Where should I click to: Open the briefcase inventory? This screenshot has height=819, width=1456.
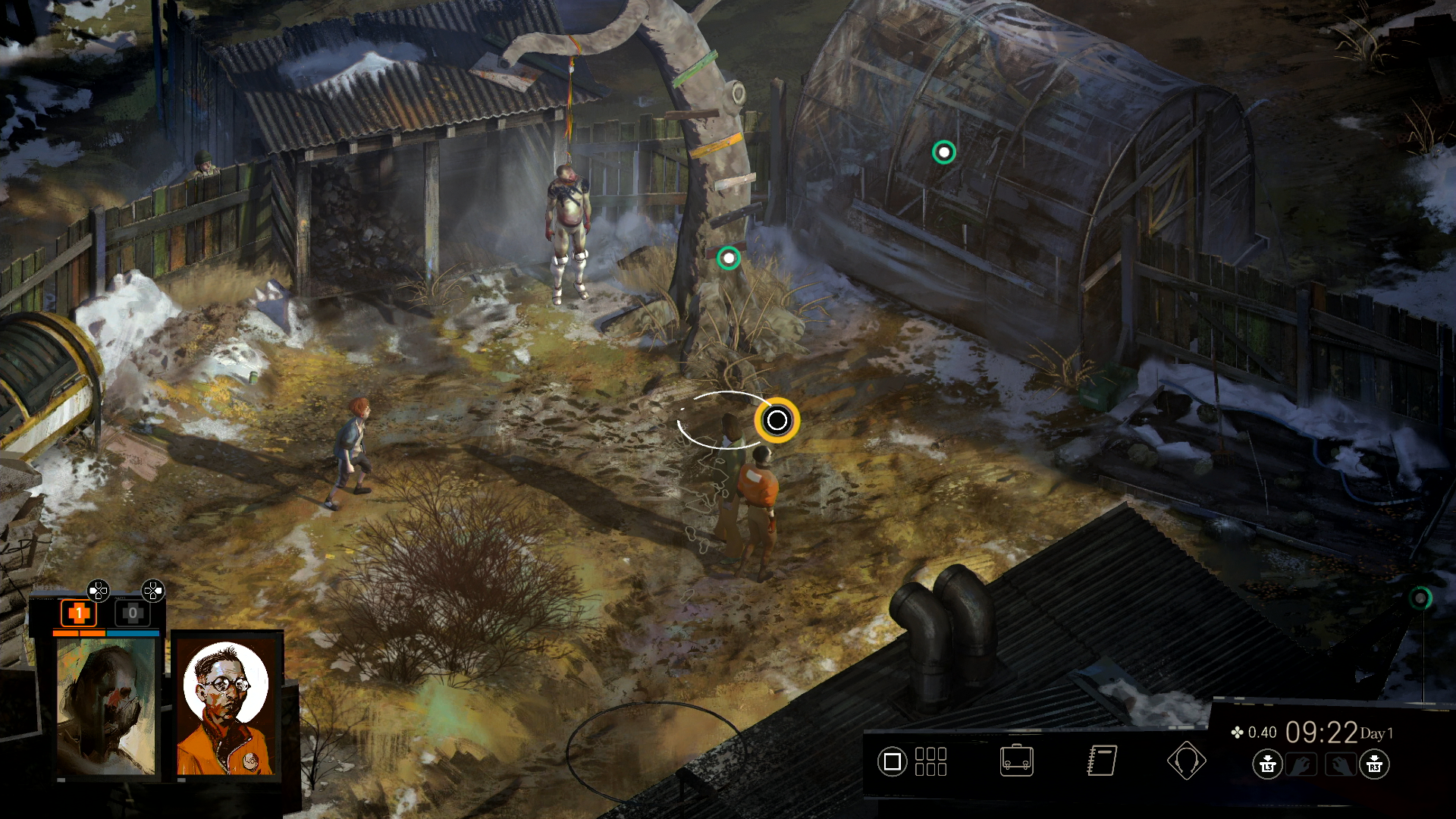1016,761
